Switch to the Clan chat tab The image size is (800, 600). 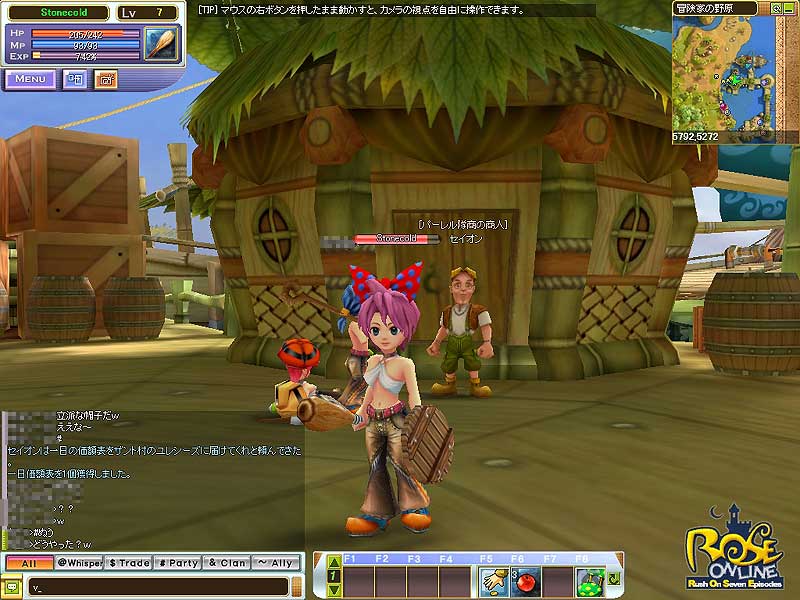[227, 563]
